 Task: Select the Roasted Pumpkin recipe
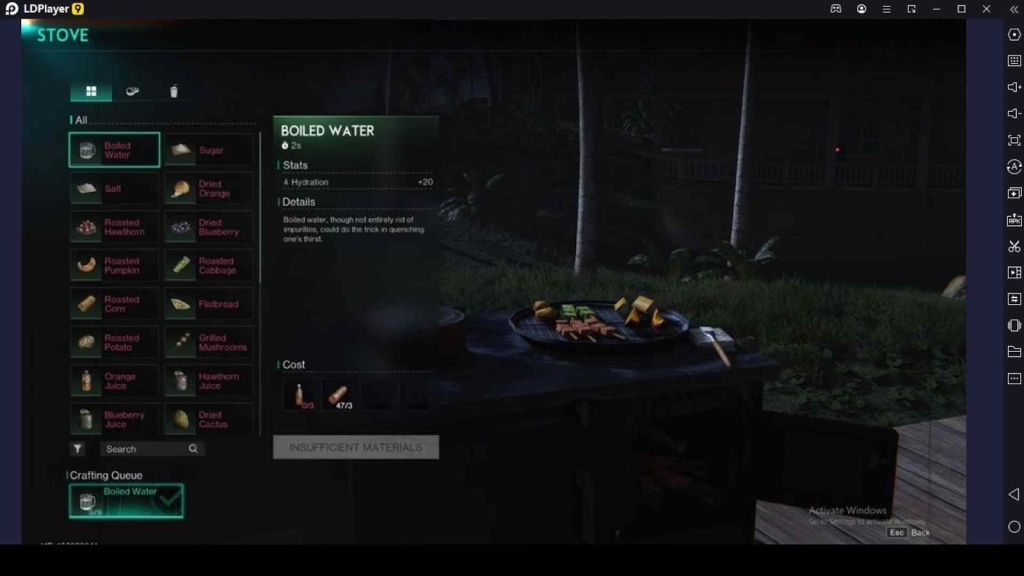click(114, 266)
